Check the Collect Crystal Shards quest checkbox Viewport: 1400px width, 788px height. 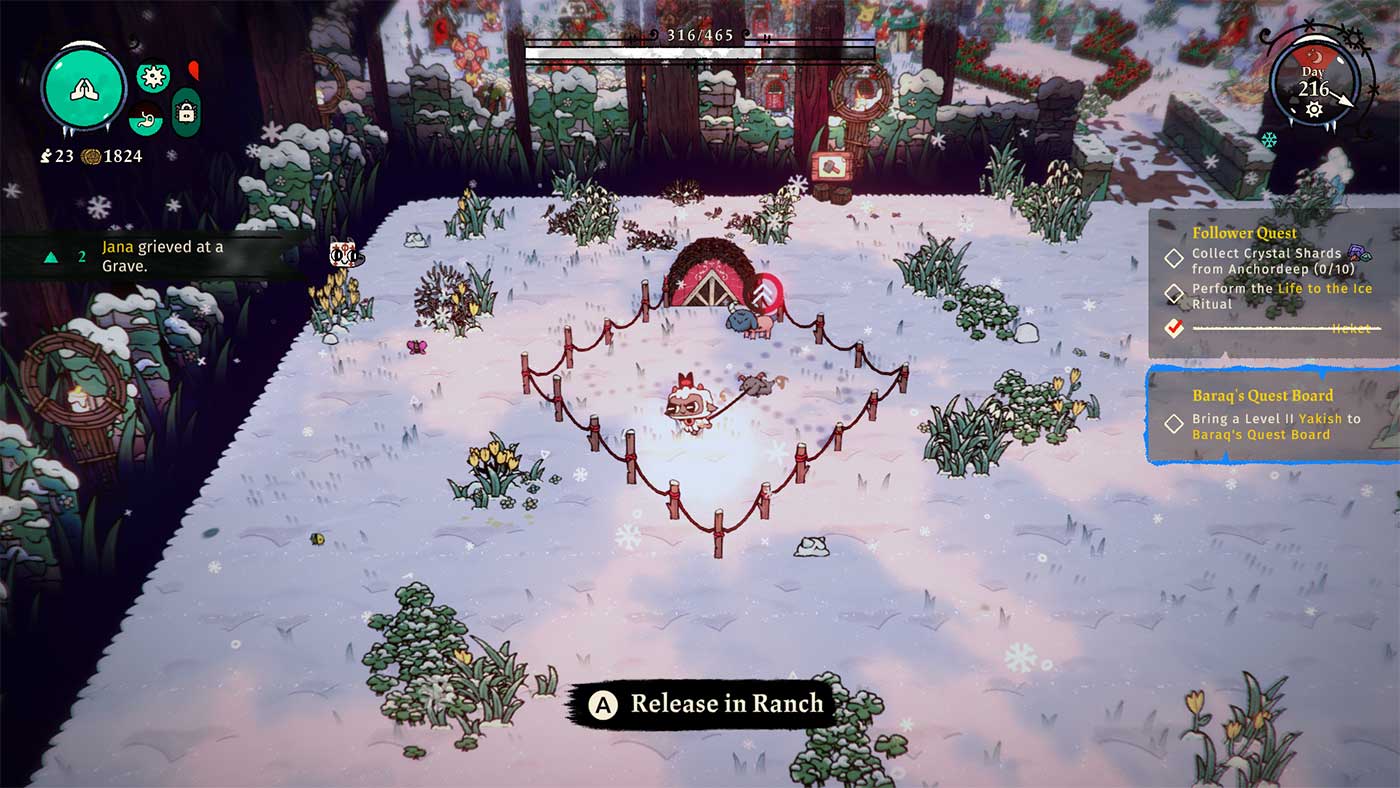click(1173, 258)
